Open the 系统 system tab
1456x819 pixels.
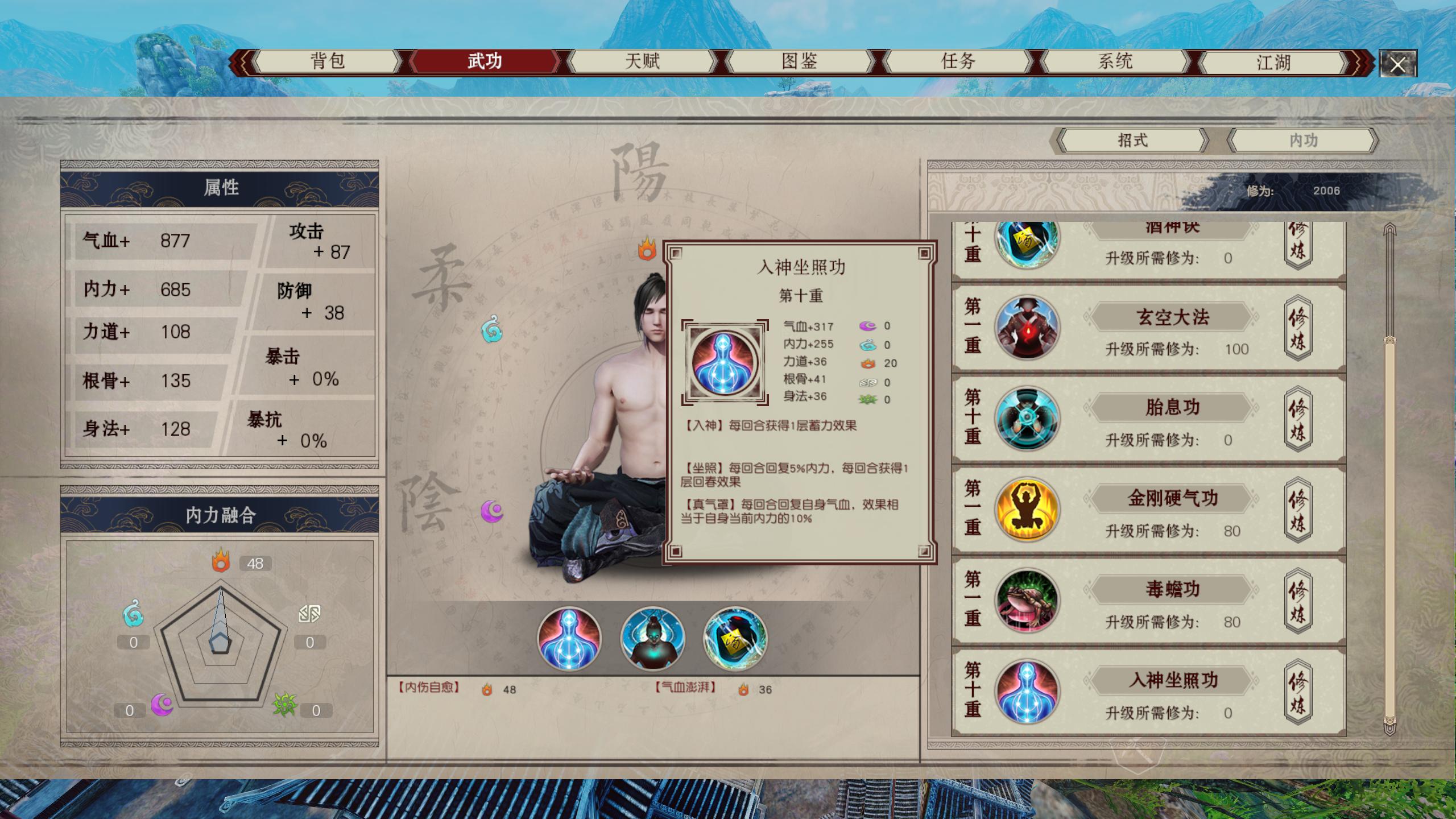point(1115,61)
